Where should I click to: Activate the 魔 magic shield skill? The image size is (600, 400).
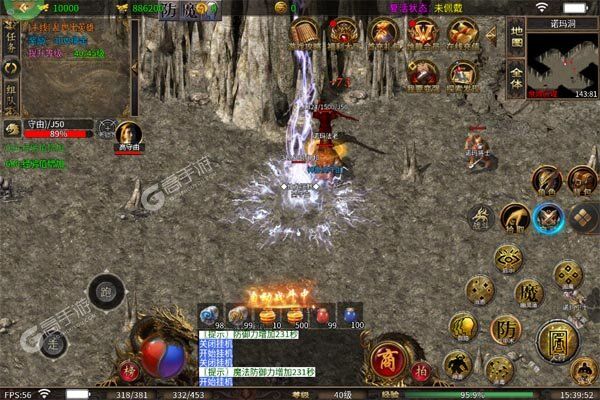(529, 292)
